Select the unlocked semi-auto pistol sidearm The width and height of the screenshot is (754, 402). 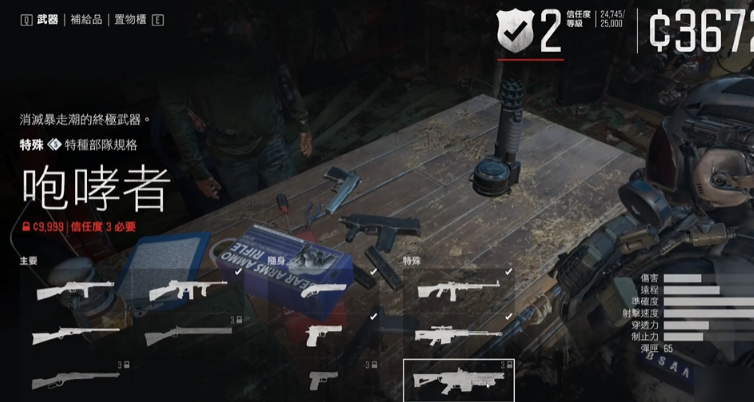click(322, 334)
